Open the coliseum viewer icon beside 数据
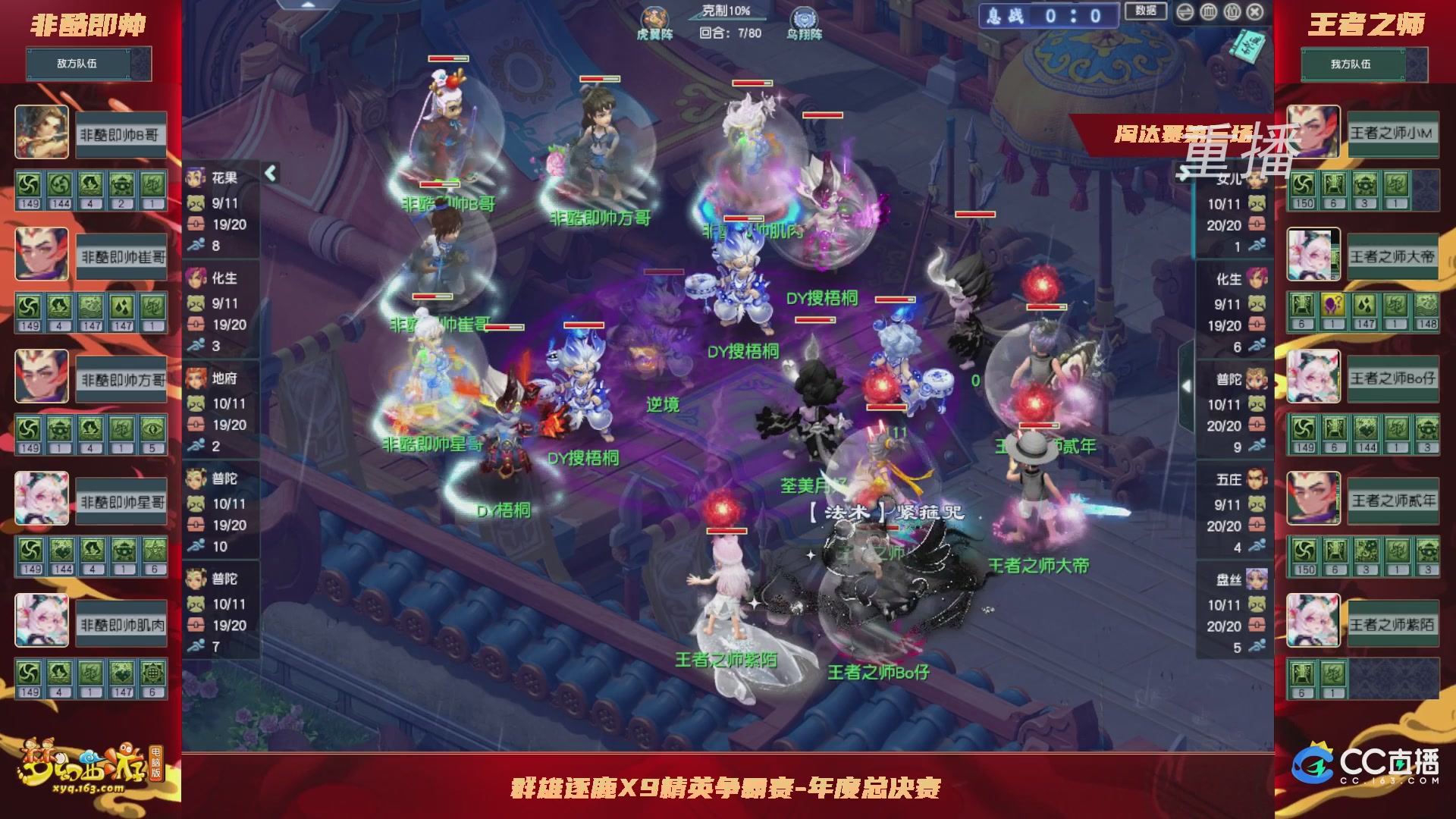 point(1209,11)
